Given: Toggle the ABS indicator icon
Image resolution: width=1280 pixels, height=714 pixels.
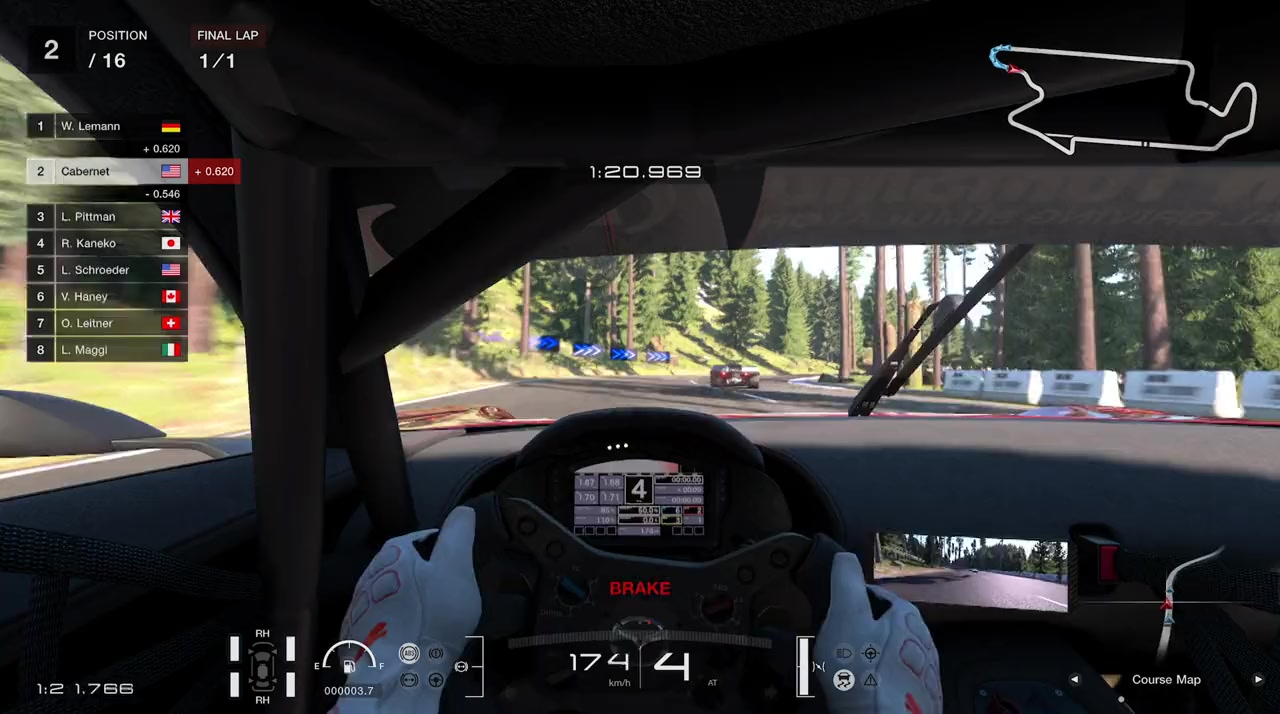Looking at the screenshot, I should pyautogui.click(x=409, y=653).
